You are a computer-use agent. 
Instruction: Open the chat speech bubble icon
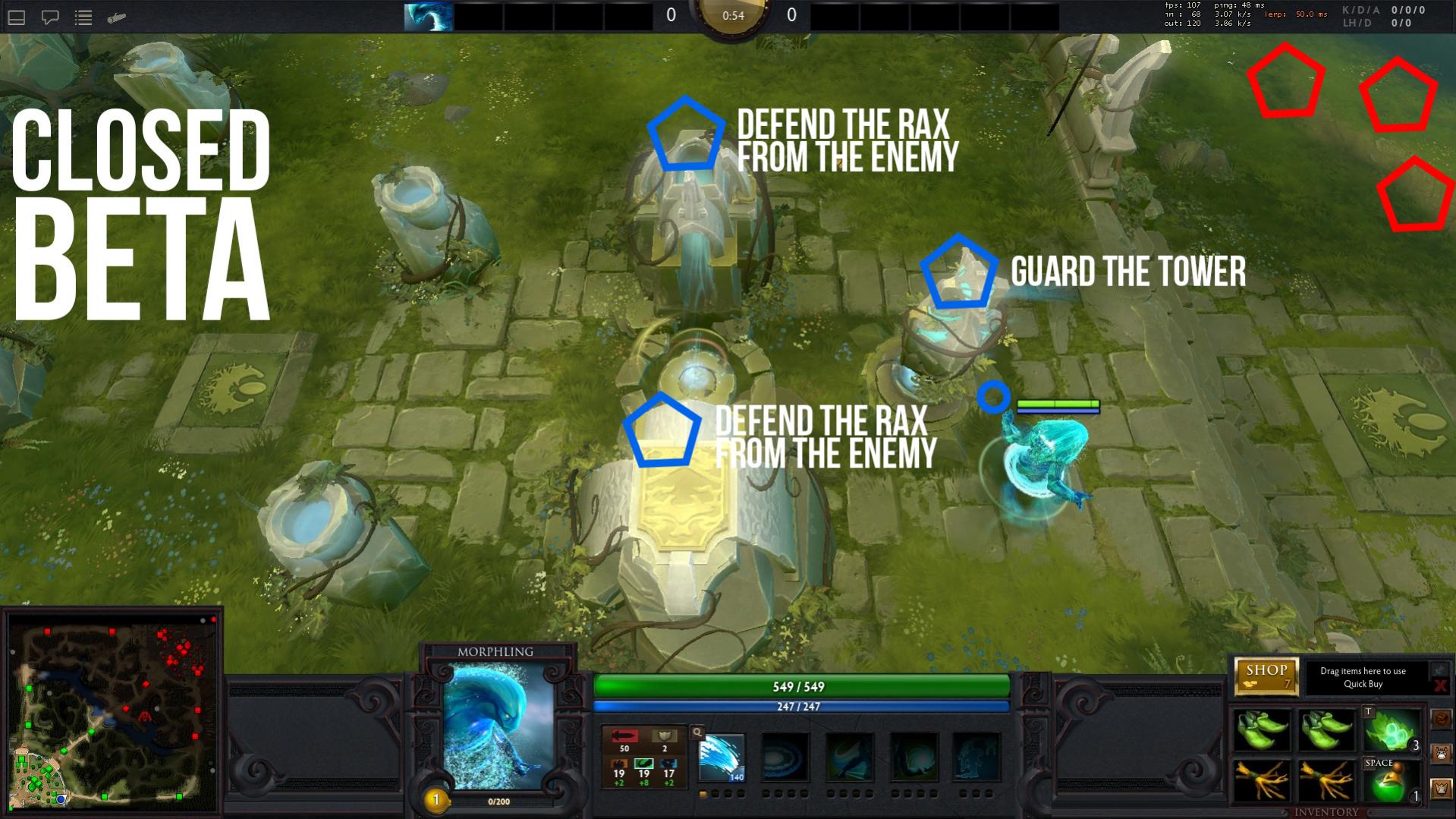(50, 17)
